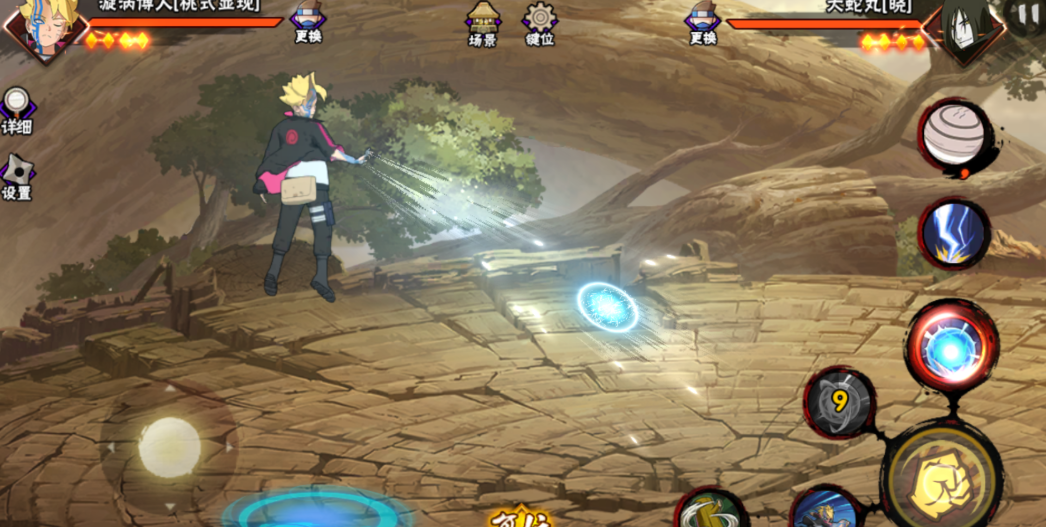Viewport: 1046px width, 527px height.
Task: Tap the golden fist basic attack button
Action: pyautogui.click(x=941, y=478)
